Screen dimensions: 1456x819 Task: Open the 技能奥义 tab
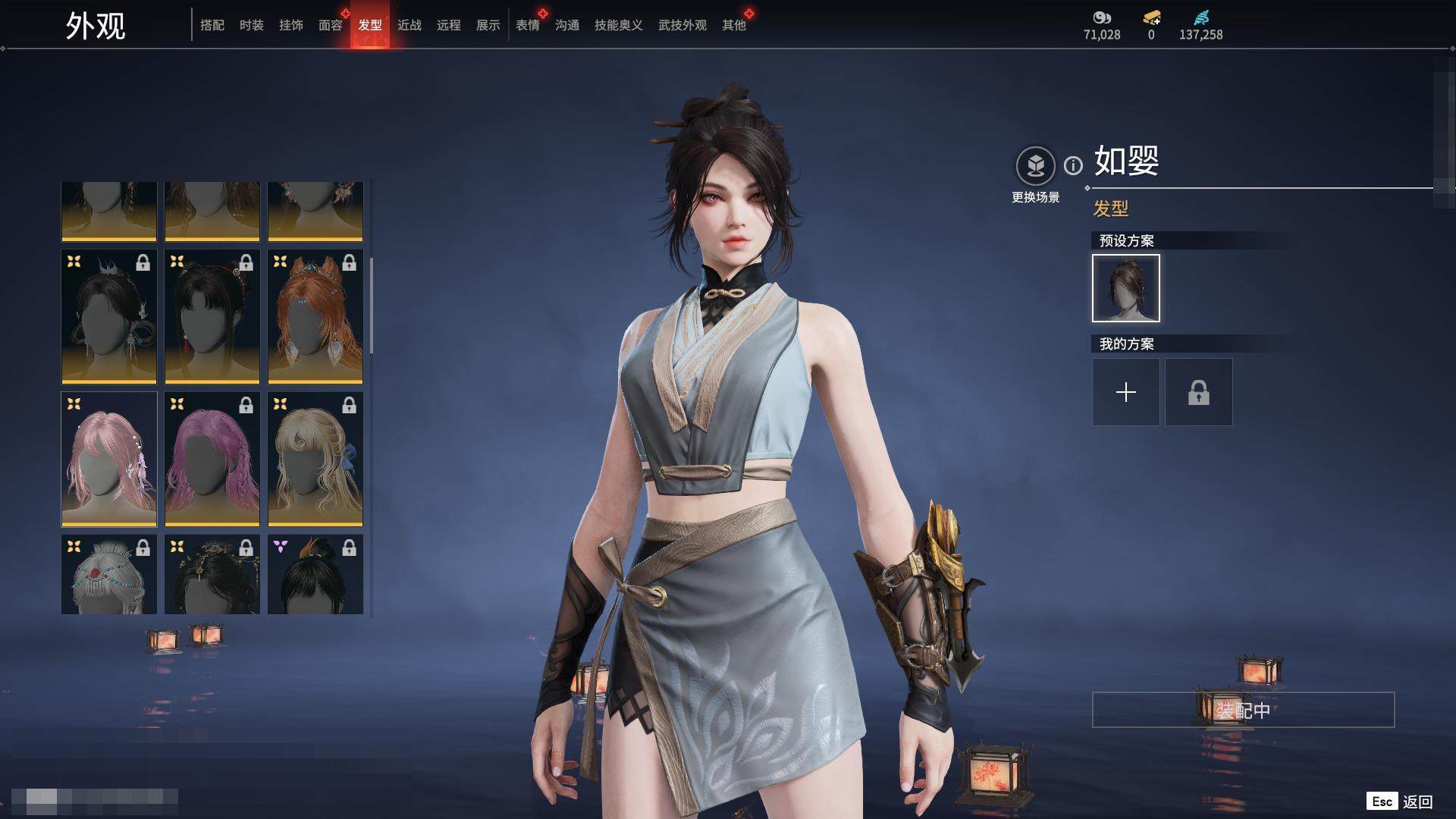pyautogui.click(x=619, y=25)
